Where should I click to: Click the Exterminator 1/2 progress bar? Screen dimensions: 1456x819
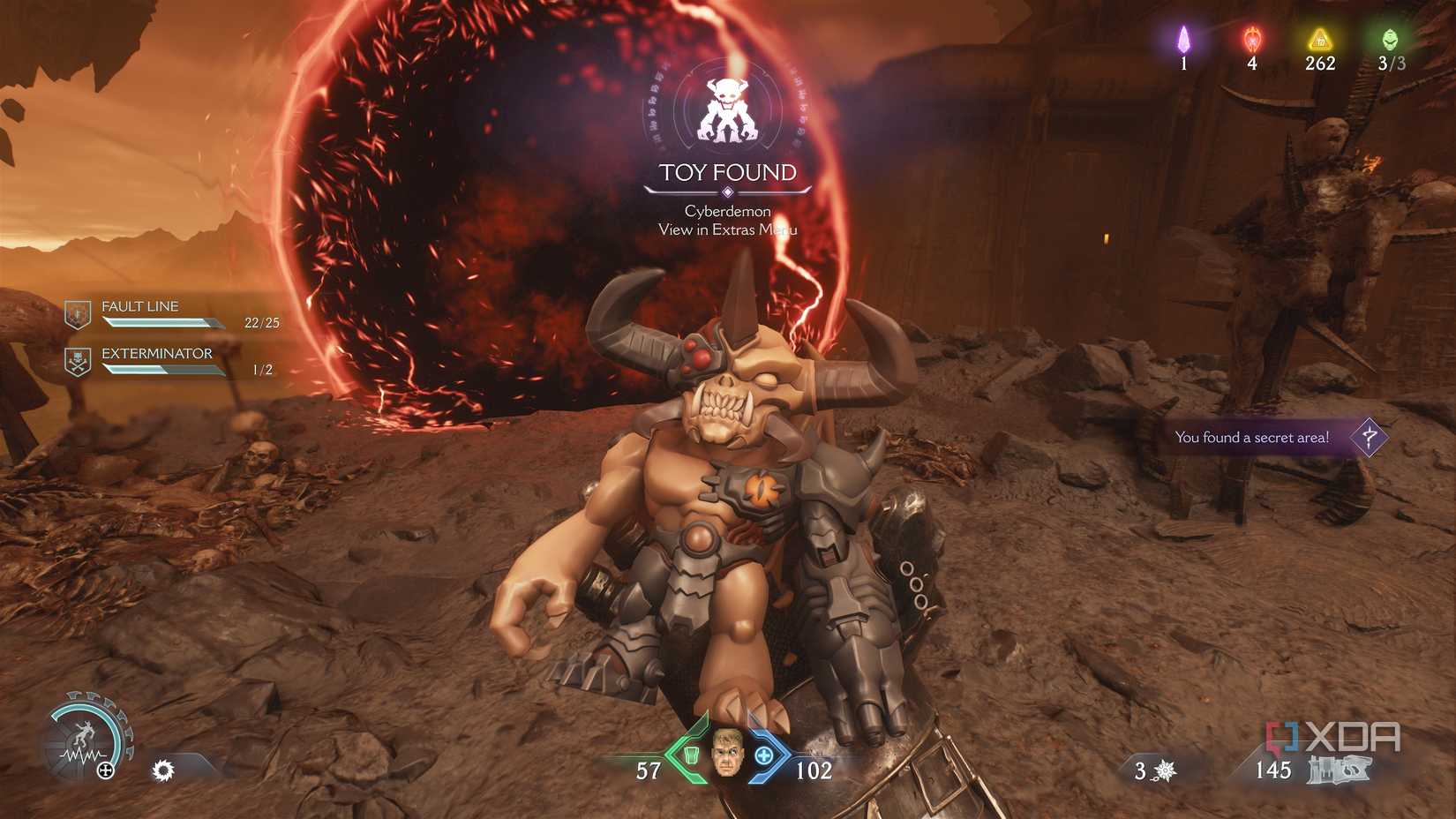163,371
